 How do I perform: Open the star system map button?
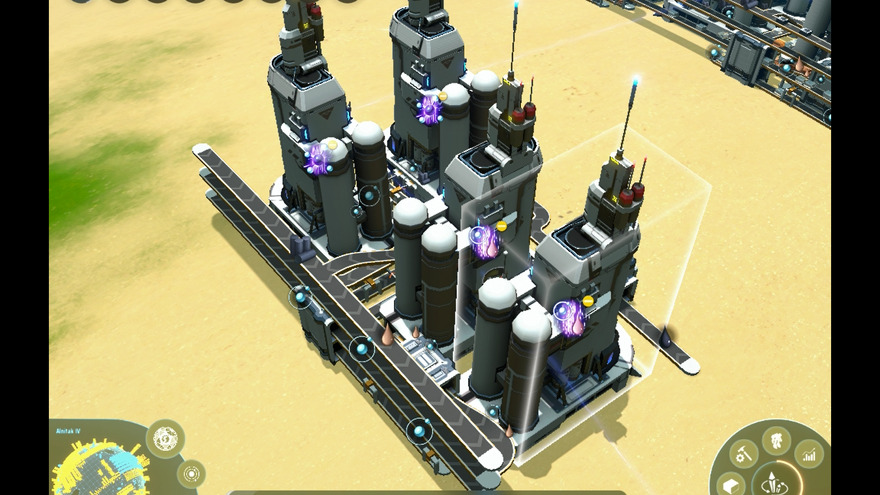point(190,473)
